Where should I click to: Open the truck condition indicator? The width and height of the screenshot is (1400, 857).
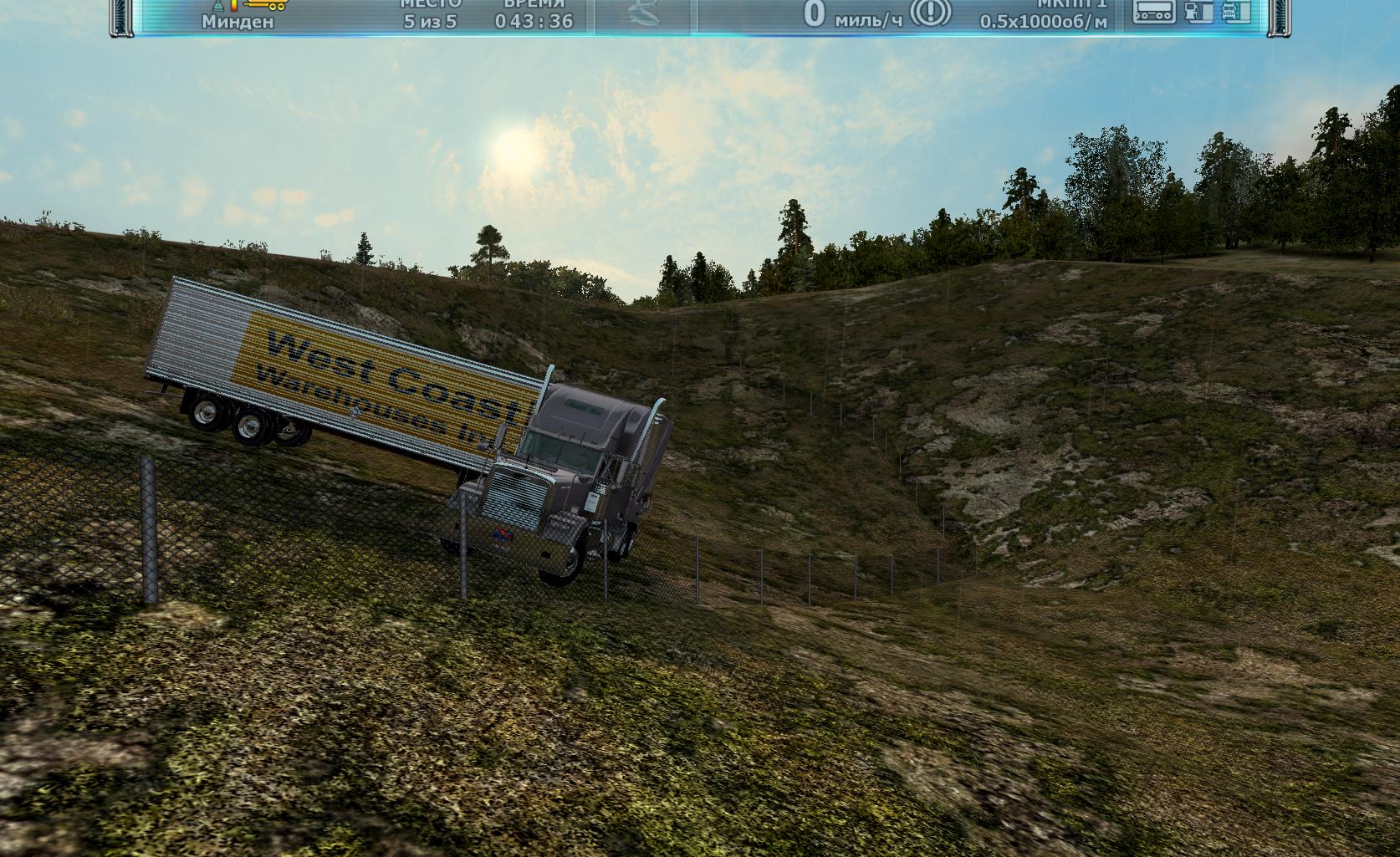pyautogui.click(x=1235, y=12)
